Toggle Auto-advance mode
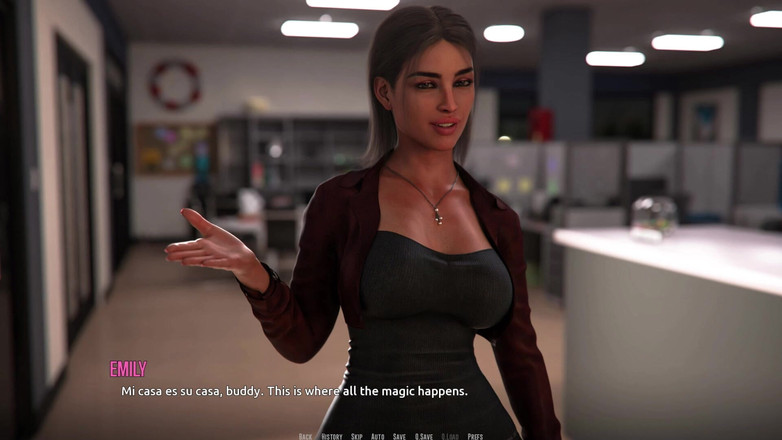782x440 pixels. point(378,436)
